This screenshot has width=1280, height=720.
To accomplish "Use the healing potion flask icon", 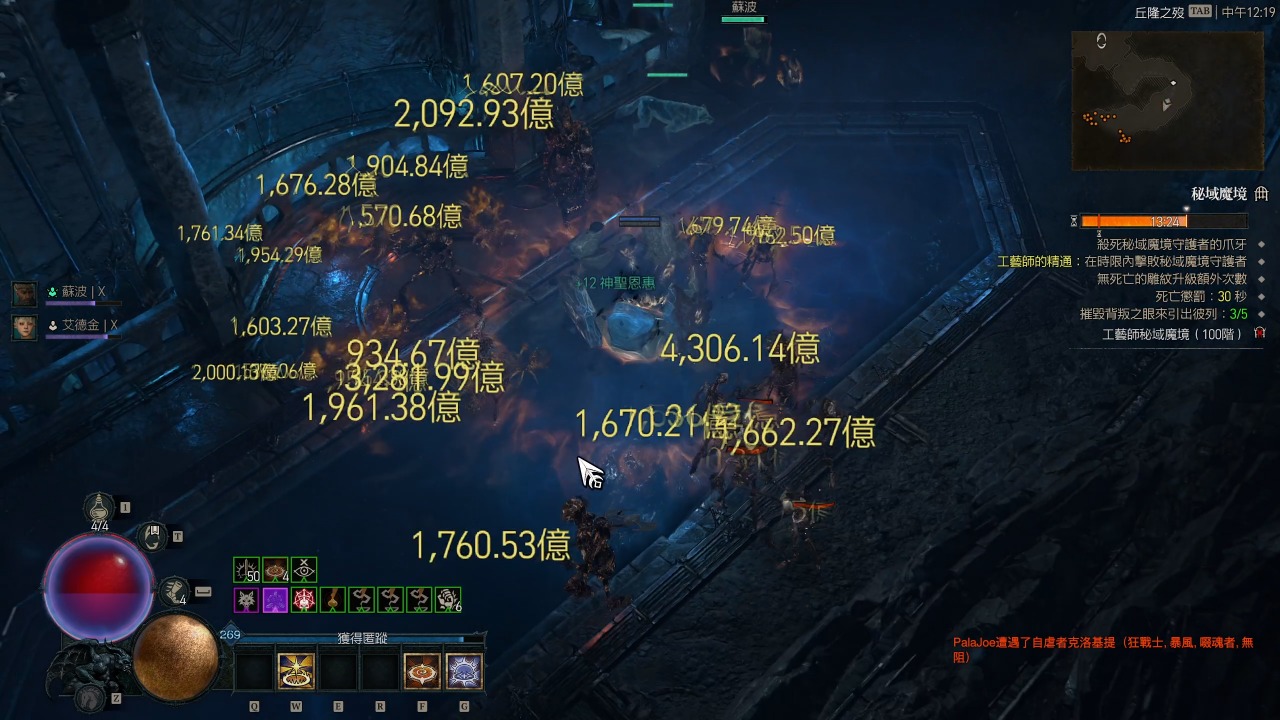I will [99, 508].
